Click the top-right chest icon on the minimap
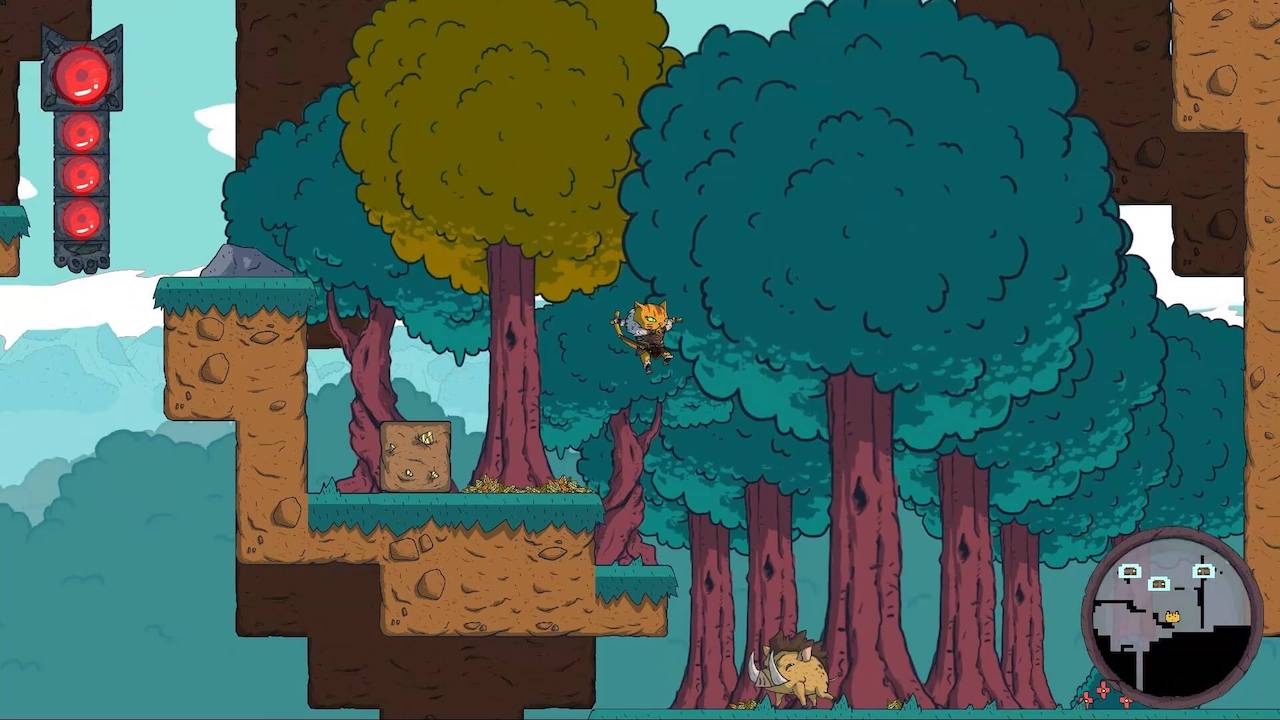The image size is (1280, 720). pos(1204,571)
